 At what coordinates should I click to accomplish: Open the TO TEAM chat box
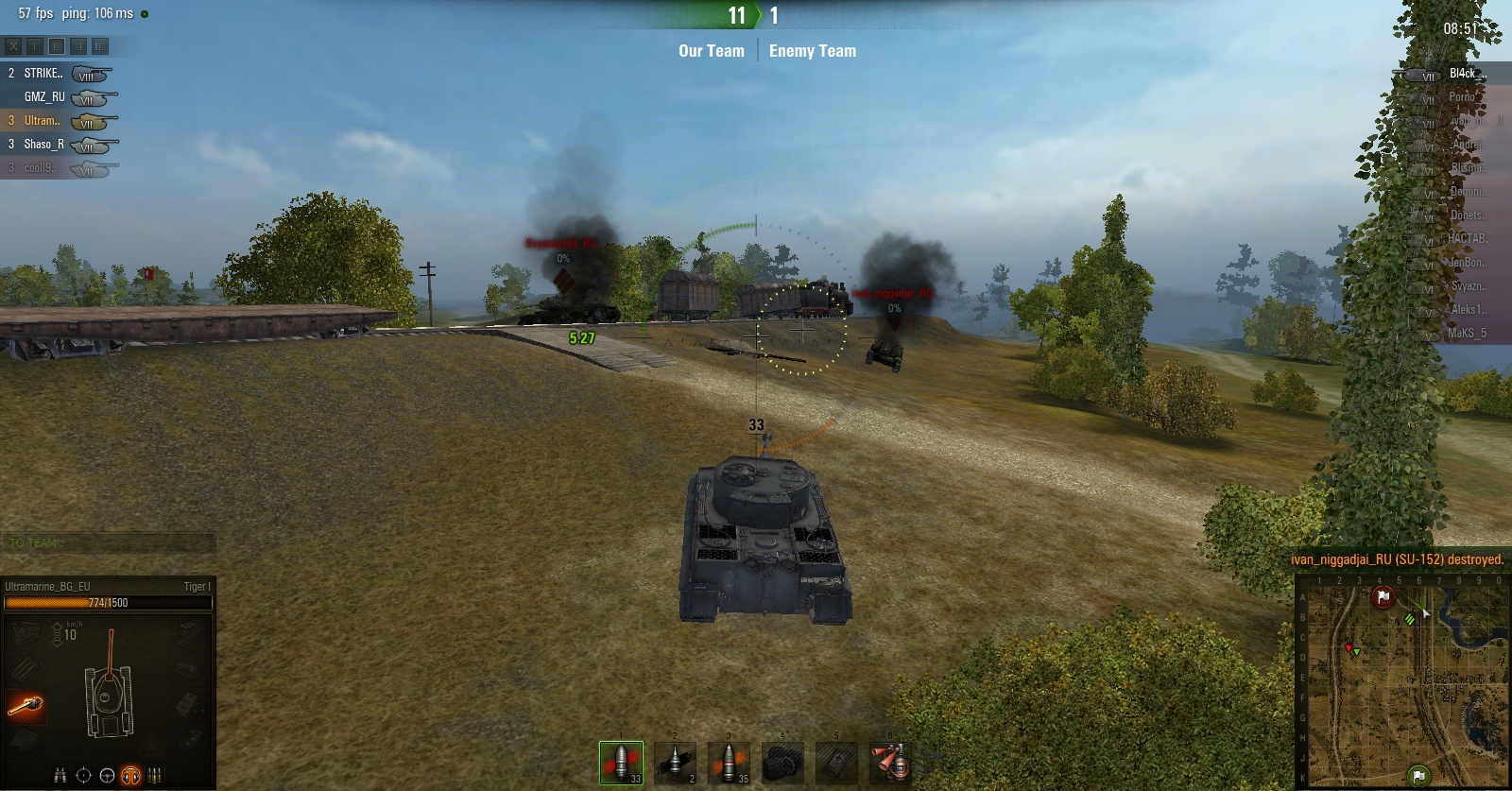coord(108,543)
